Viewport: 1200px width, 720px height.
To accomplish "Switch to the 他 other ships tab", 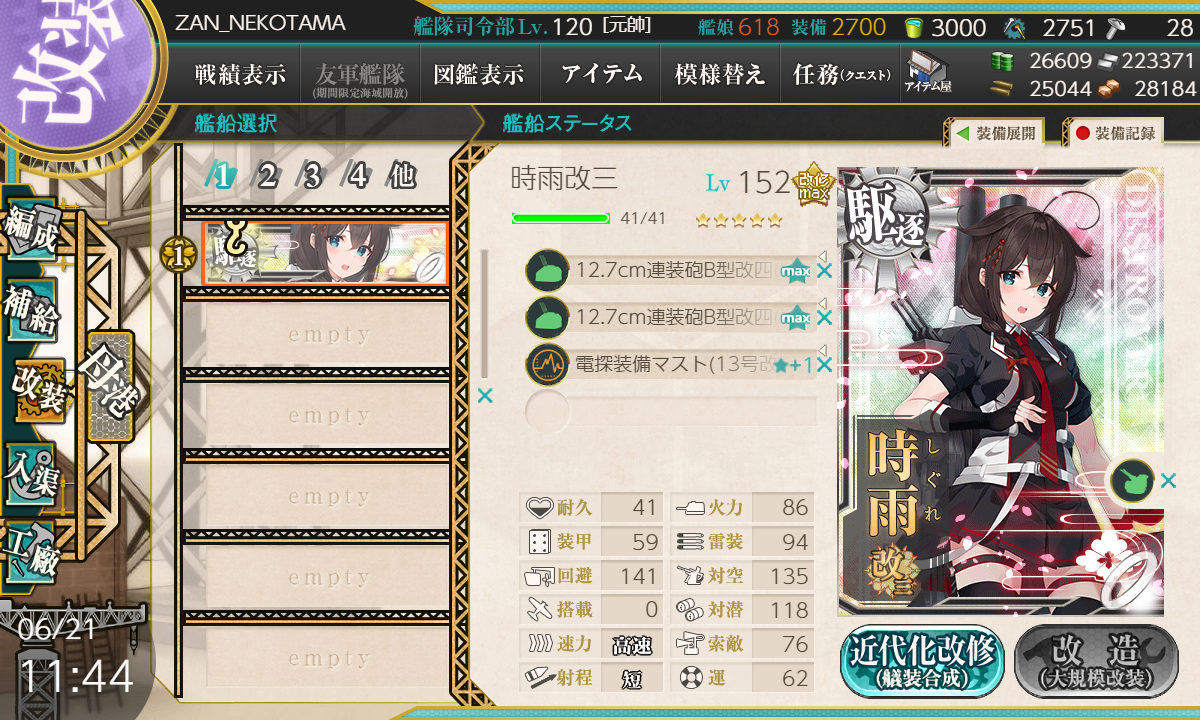I will click(x=402, y=177).
